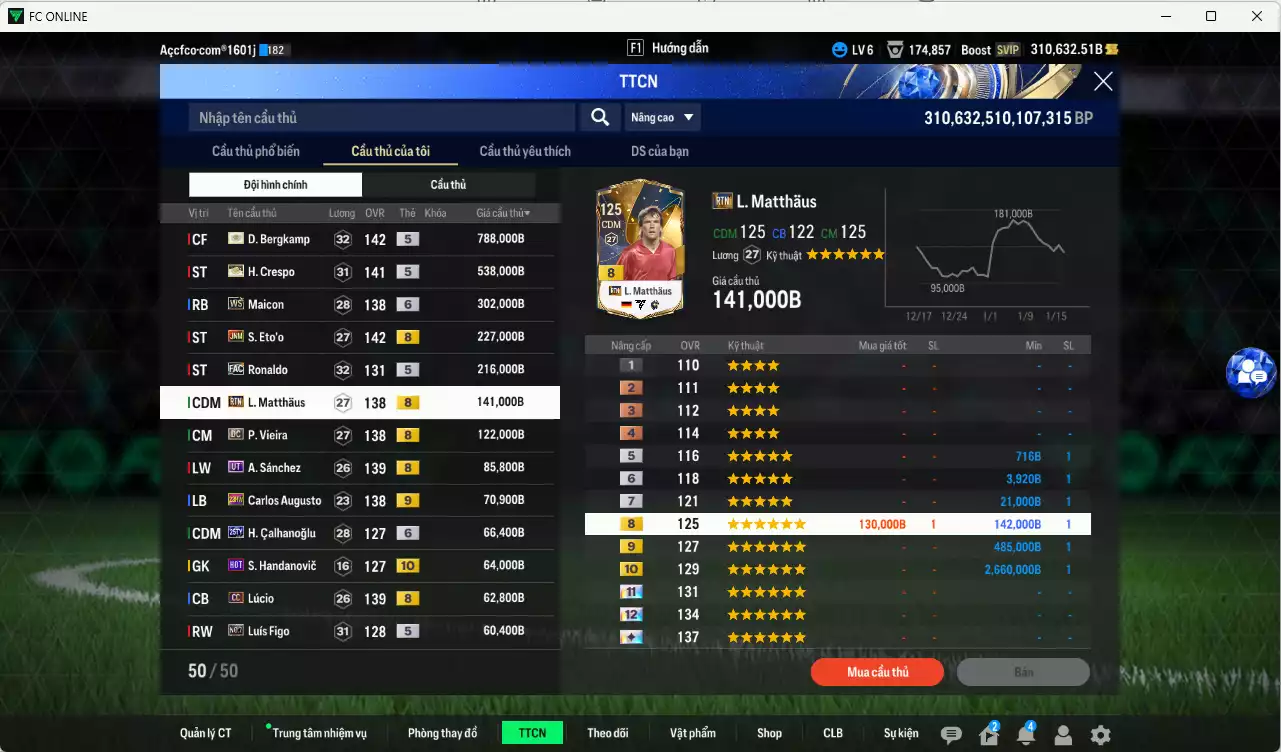Toggle the "Đội hình chính" view
1281x752 pixels.
[275, 184]
